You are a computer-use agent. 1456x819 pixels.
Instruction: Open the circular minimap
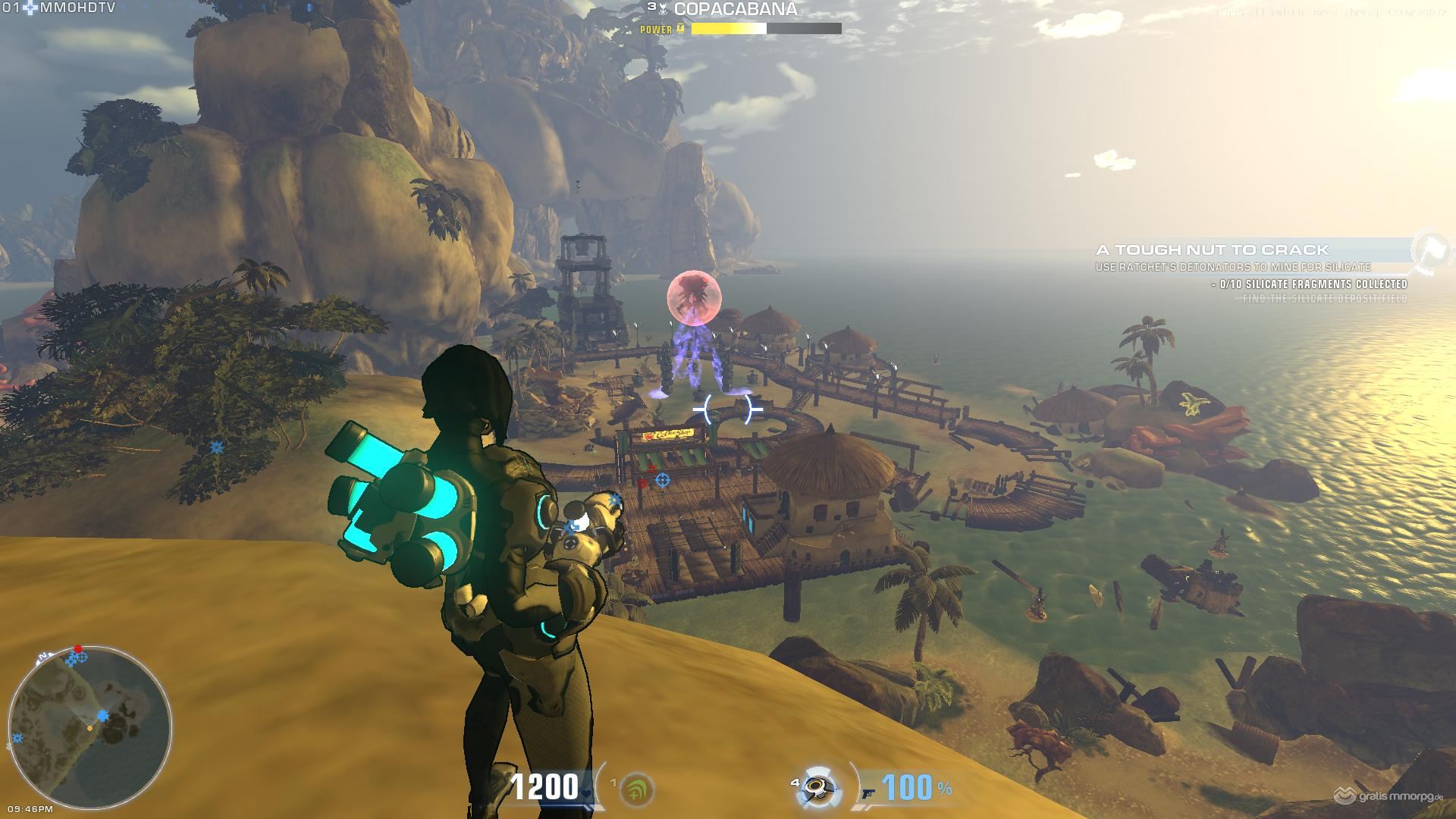[x=89, y=726]
